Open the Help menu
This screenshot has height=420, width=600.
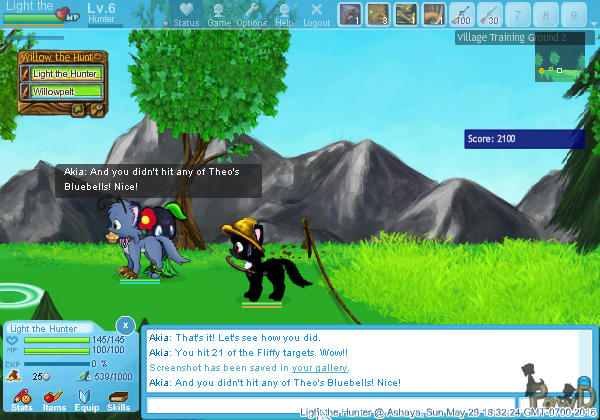click(x=285, y=14)
